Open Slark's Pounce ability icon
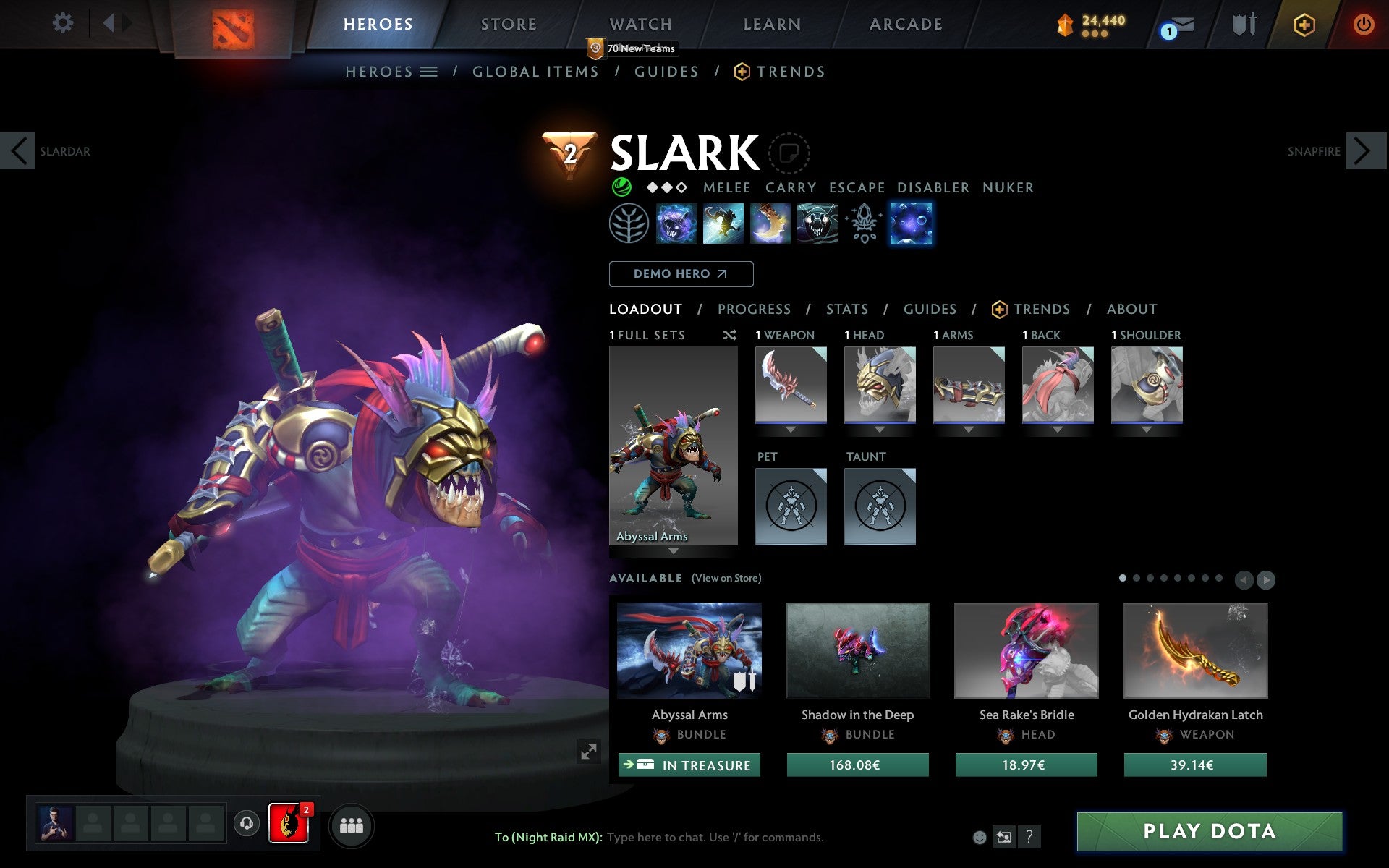This screenshot has height=868, width=1389. (723, 224)
